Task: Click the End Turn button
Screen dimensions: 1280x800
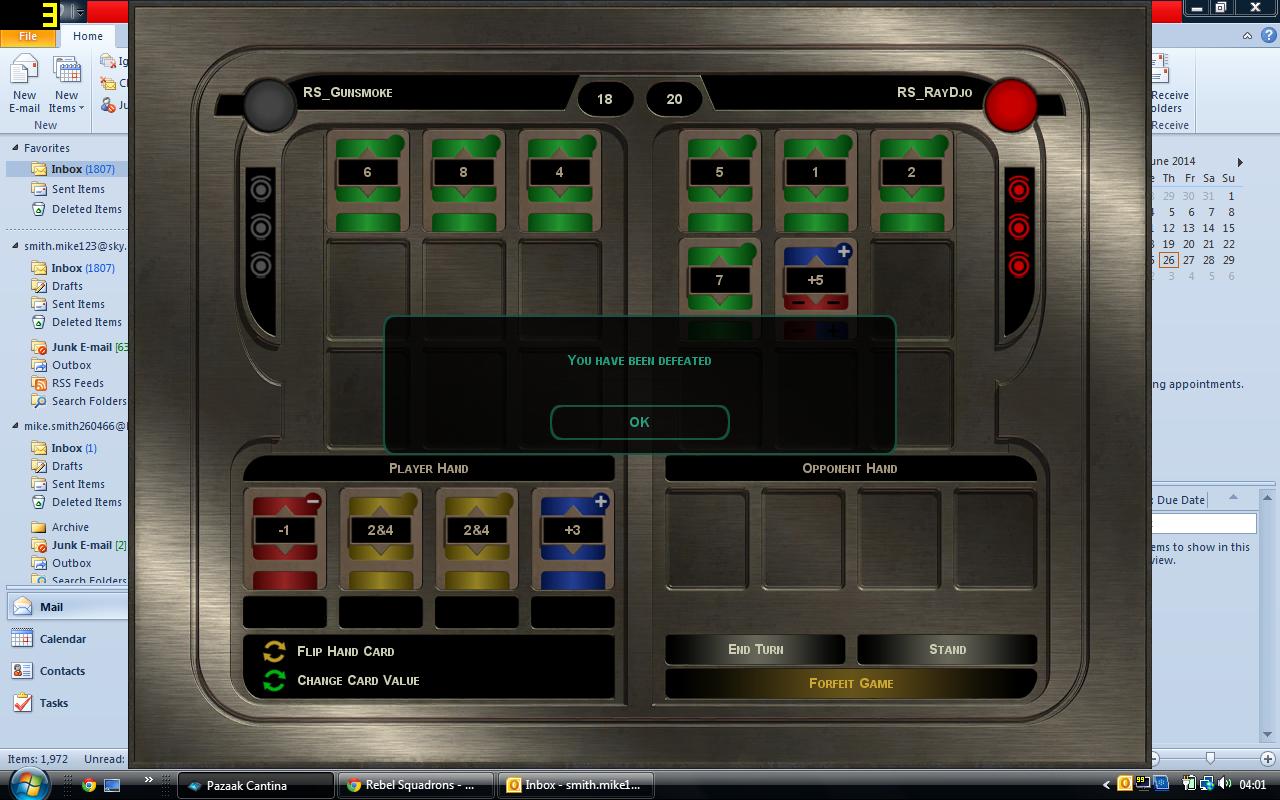Action: [755, 649]
